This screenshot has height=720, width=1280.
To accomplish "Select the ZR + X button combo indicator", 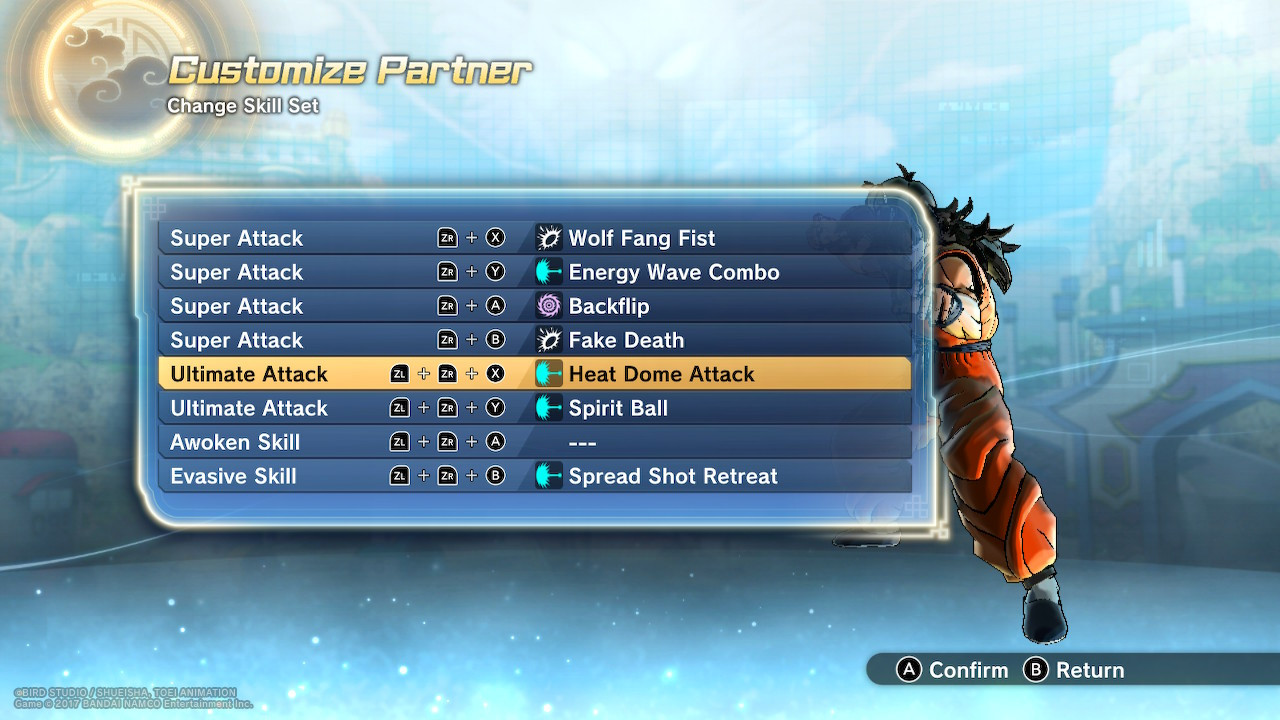I will (x=470, y=238).
